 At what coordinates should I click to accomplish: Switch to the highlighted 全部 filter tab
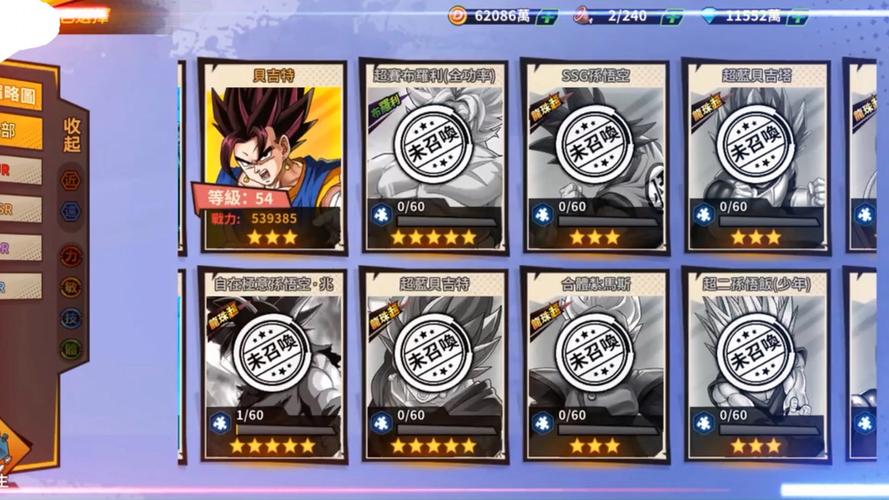(20, 131)
